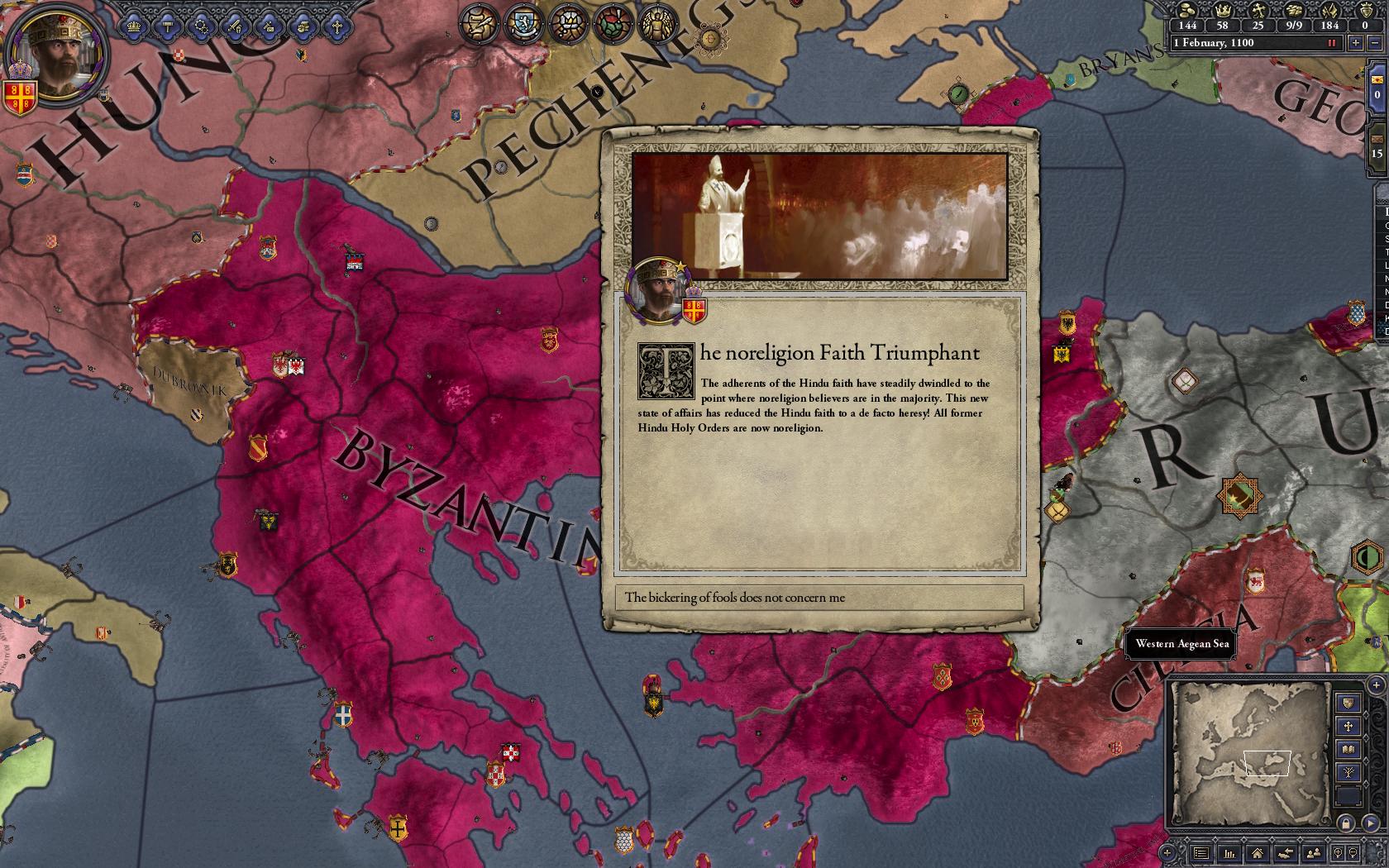This screenshot has width=1389, height=868.
Task: Collapse the minimap panel with the arrow button
Action: 1371,823
